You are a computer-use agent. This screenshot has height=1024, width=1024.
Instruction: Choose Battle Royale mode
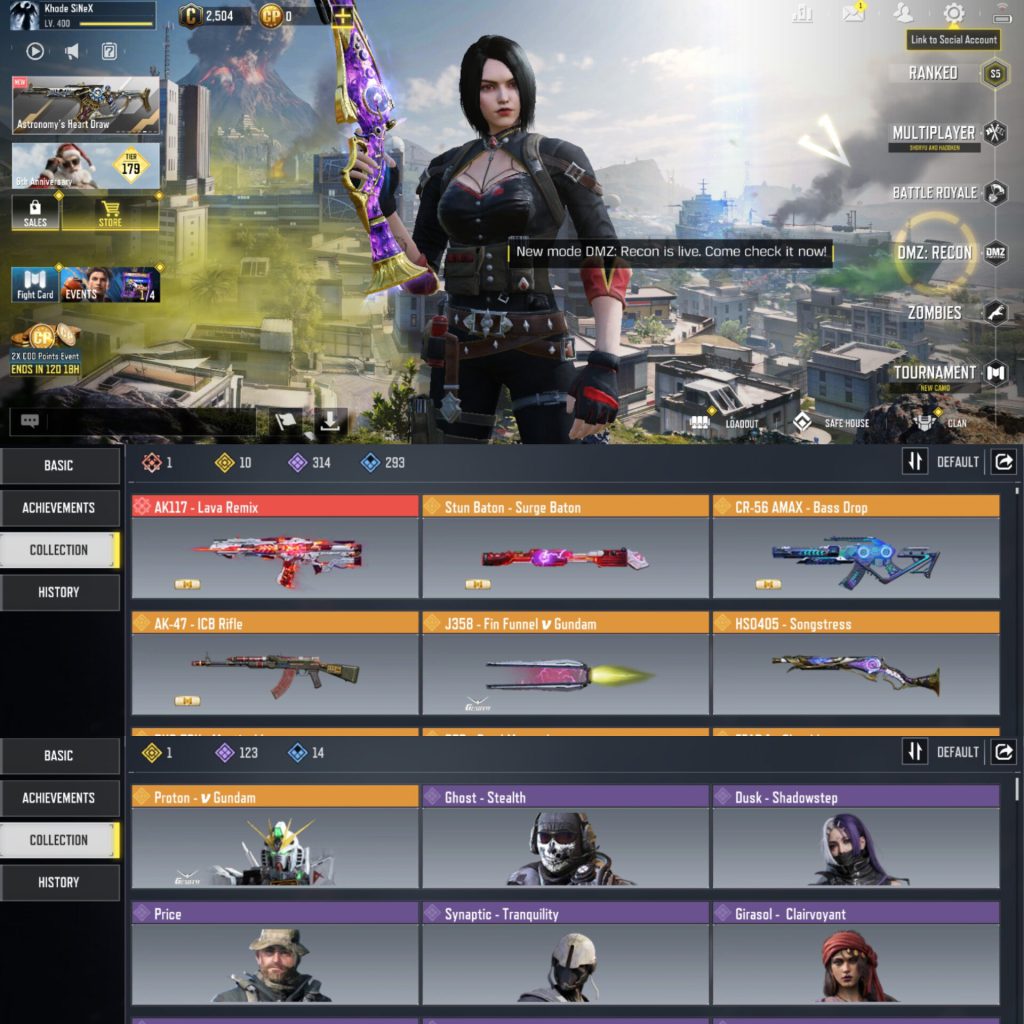coord(934,193)
